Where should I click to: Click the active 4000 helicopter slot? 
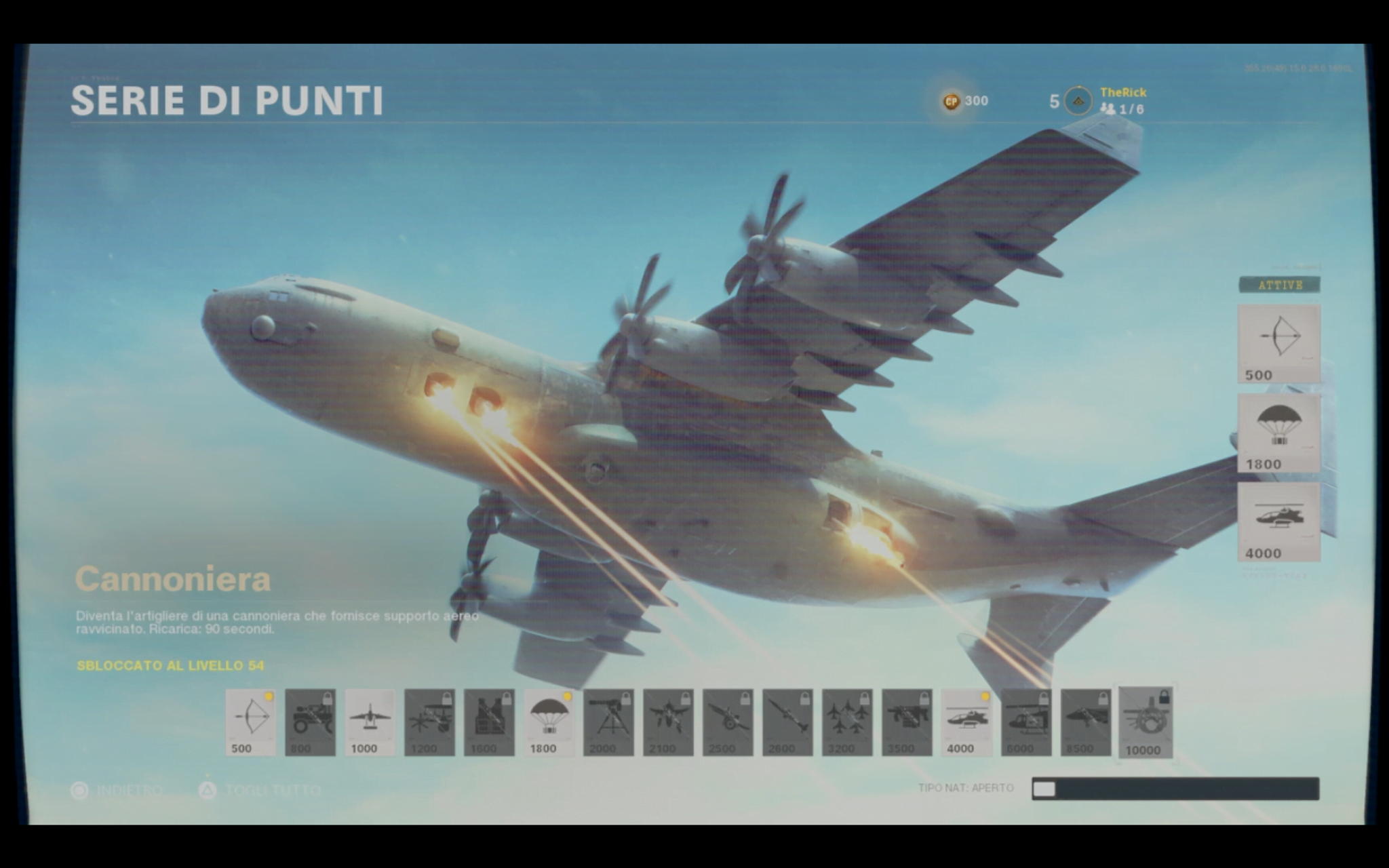[x=1279, y=521]
